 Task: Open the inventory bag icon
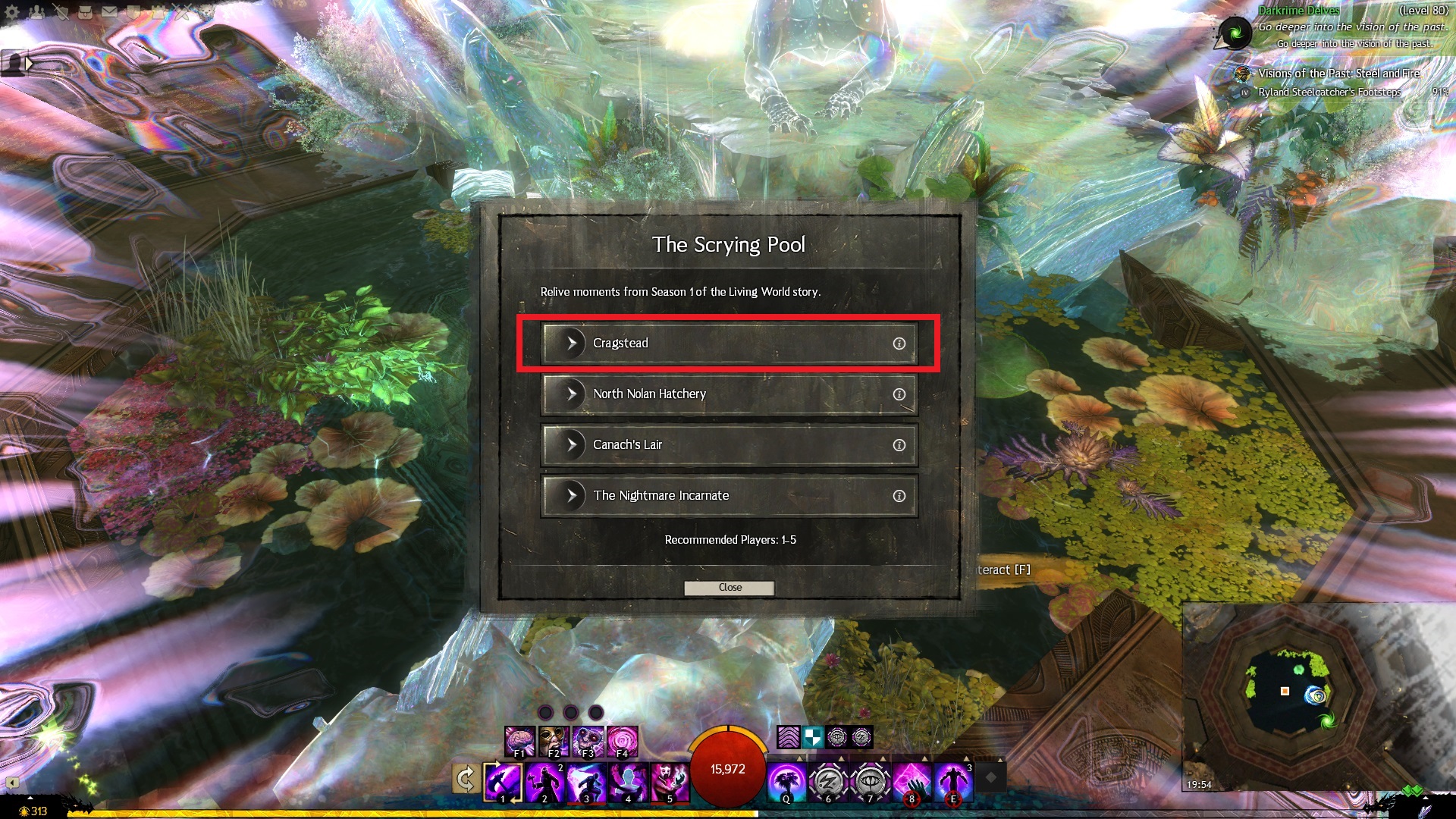pyautogui.click(x=85, y=12)
